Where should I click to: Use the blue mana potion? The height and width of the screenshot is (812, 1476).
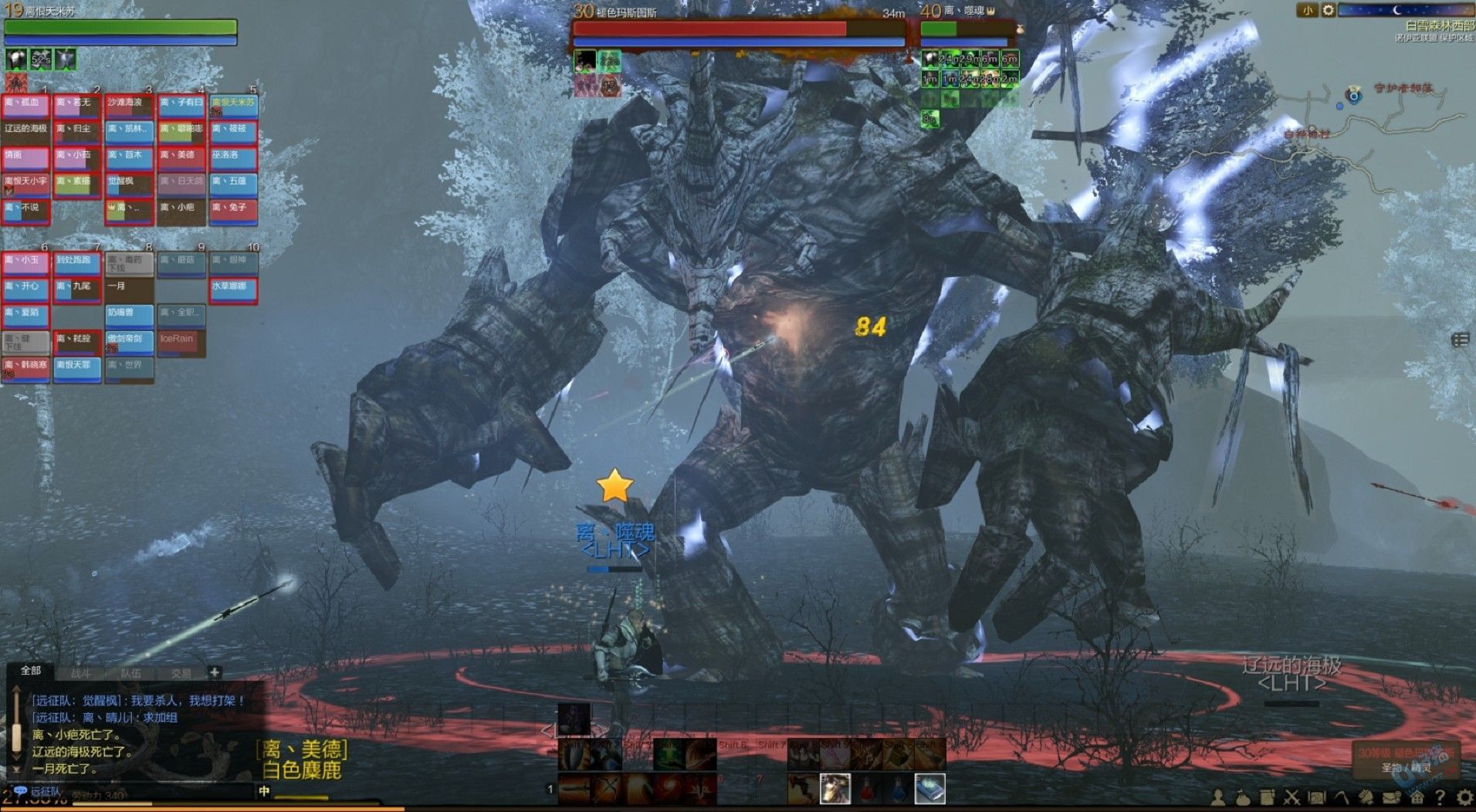(x=898, y=789)
